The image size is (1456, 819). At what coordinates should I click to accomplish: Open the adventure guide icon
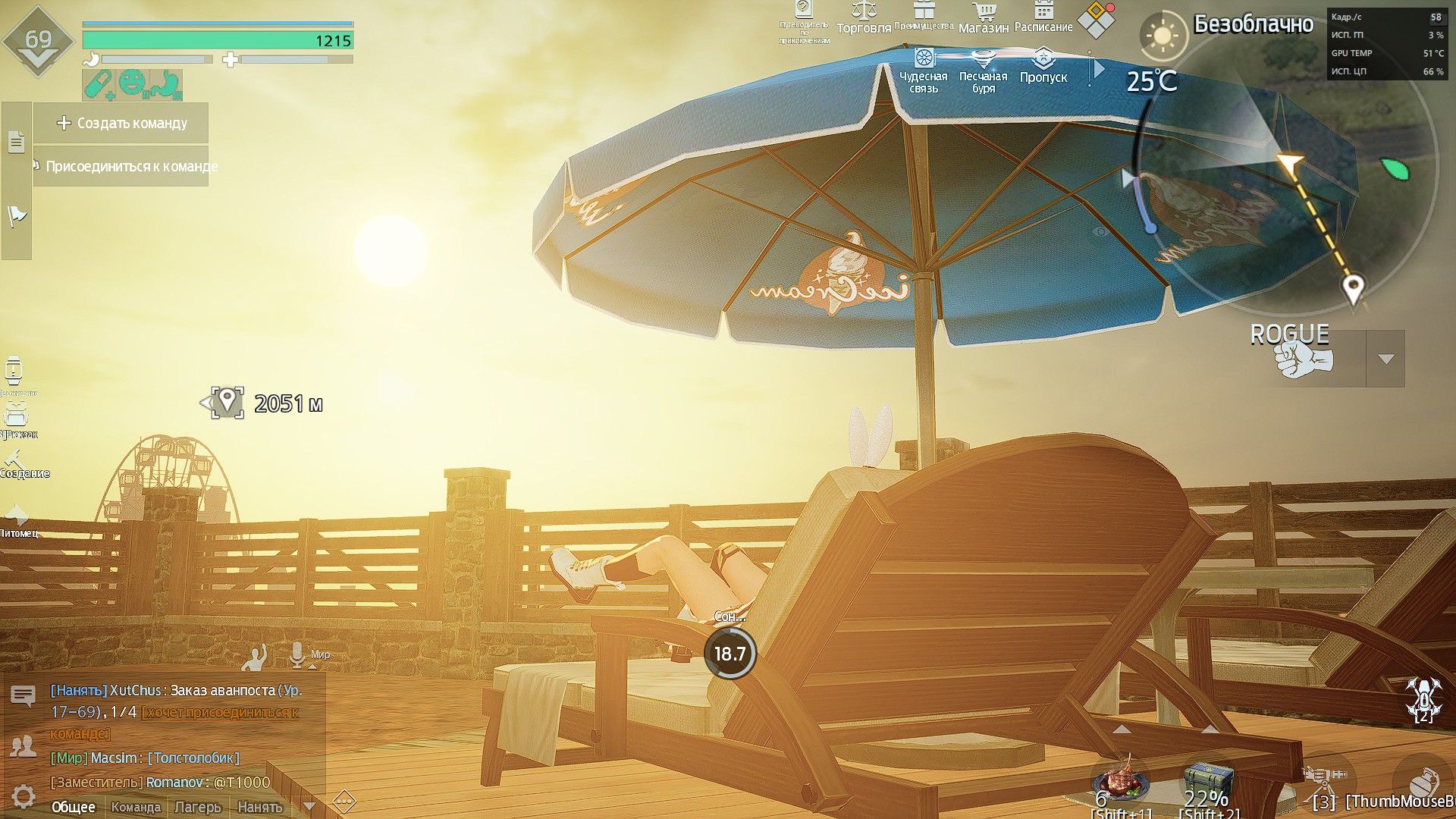point(804,20)
